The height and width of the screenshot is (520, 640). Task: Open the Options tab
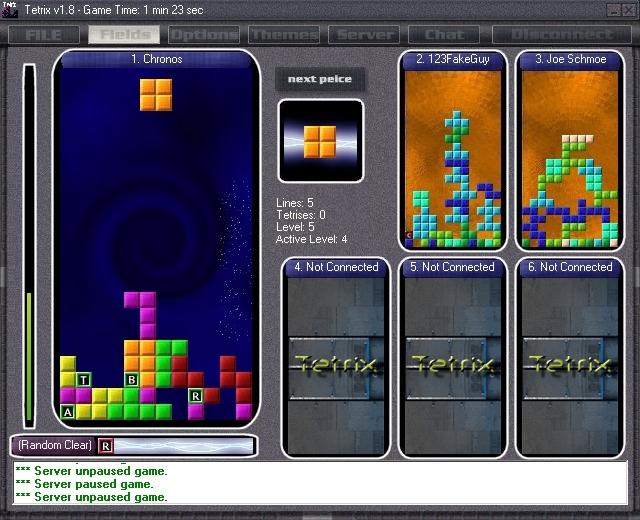203,35
